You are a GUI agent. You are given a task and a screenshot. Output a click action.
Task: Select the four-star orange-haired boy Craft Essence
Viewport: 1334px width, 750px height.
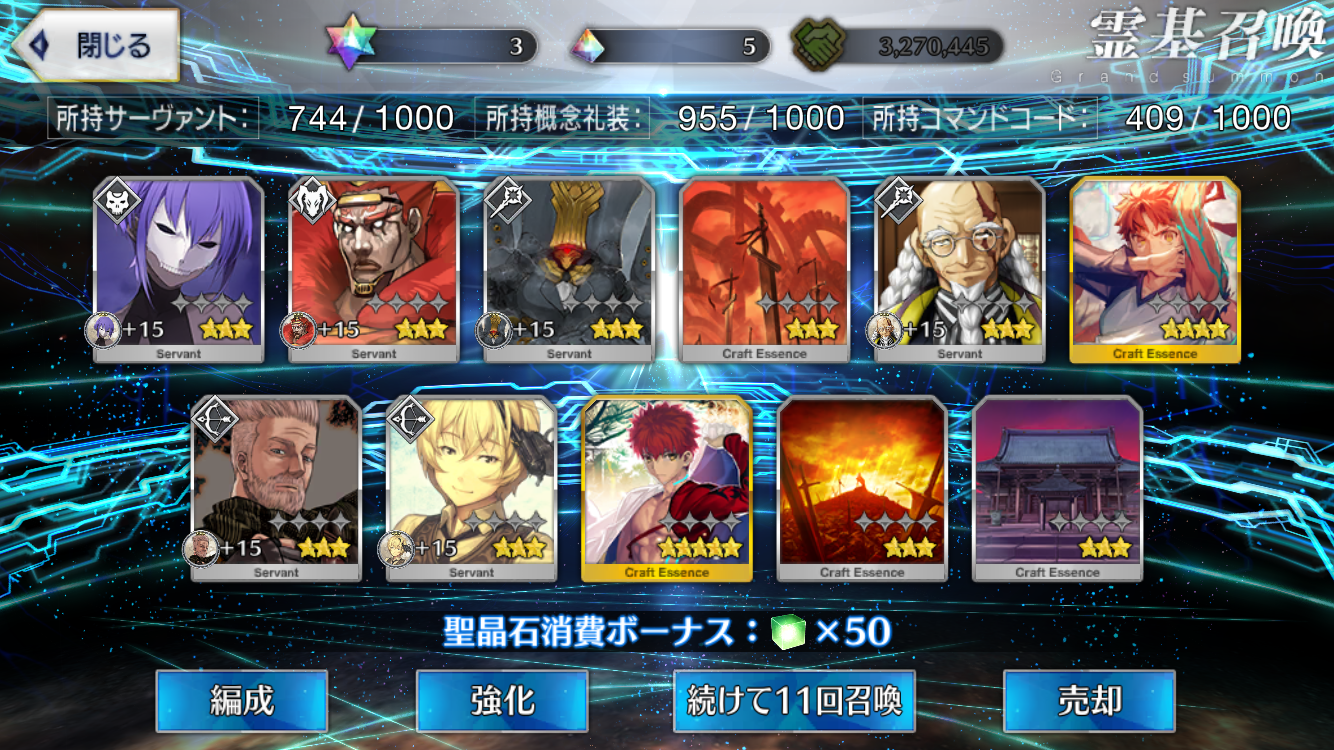click(x=1155, y=269)
